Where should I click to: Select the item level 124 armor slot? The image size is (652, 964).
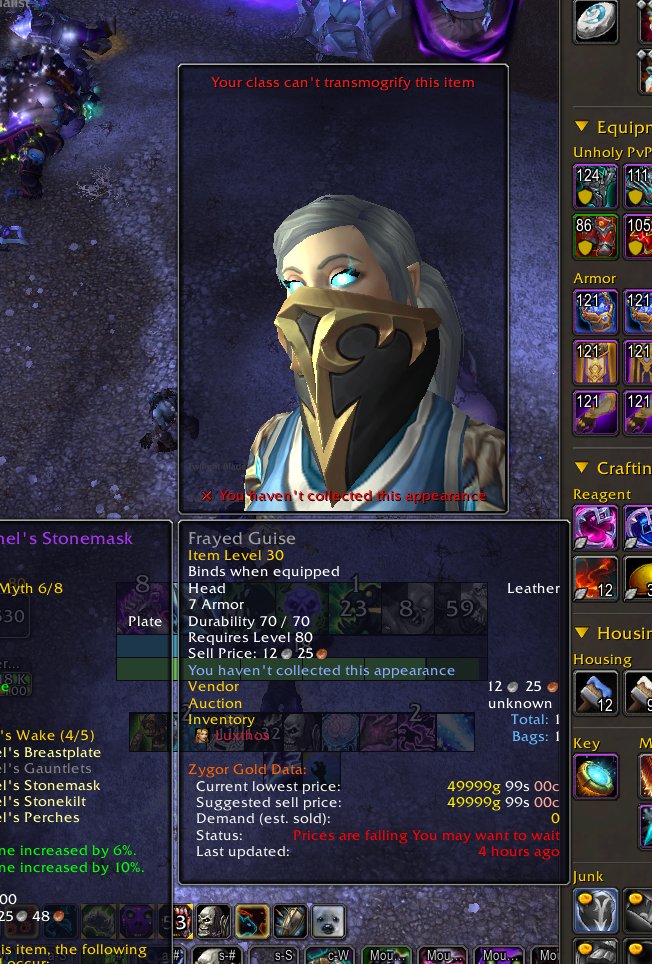coord(594,186)
